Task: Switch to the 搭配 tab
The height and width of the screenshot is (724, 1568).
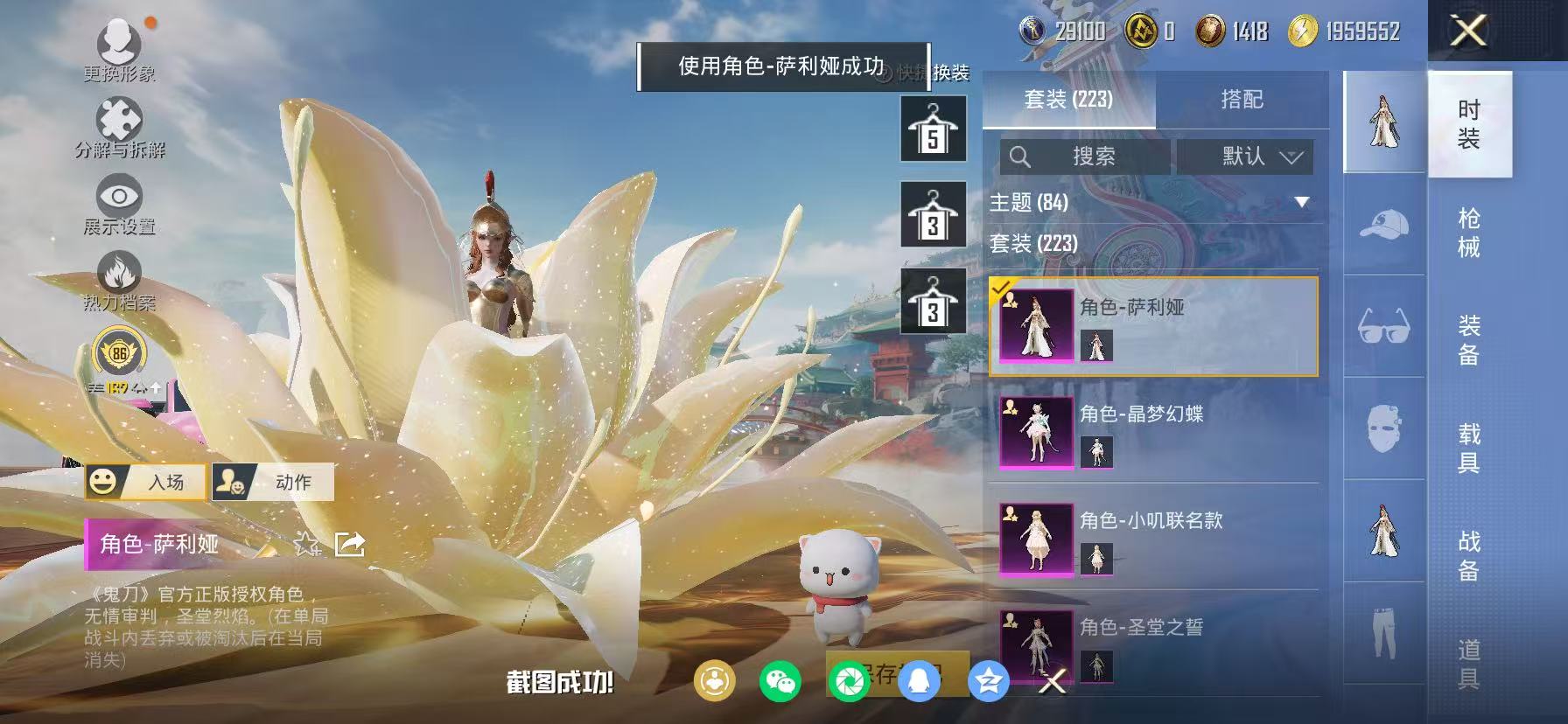Action: 1242,100
